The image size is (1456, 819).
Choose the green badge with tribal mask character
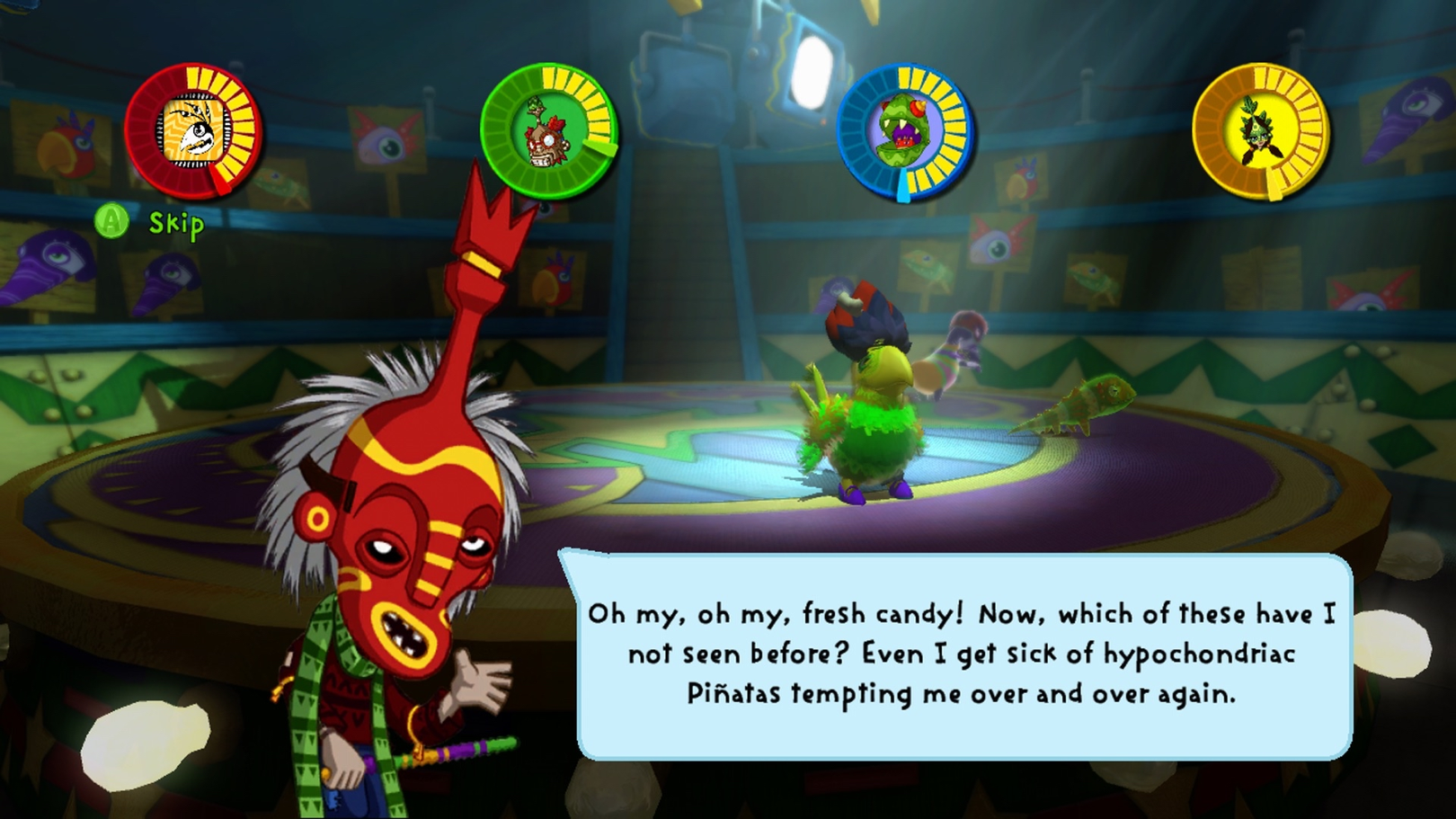pyautogui.click(x=547, y=131)
